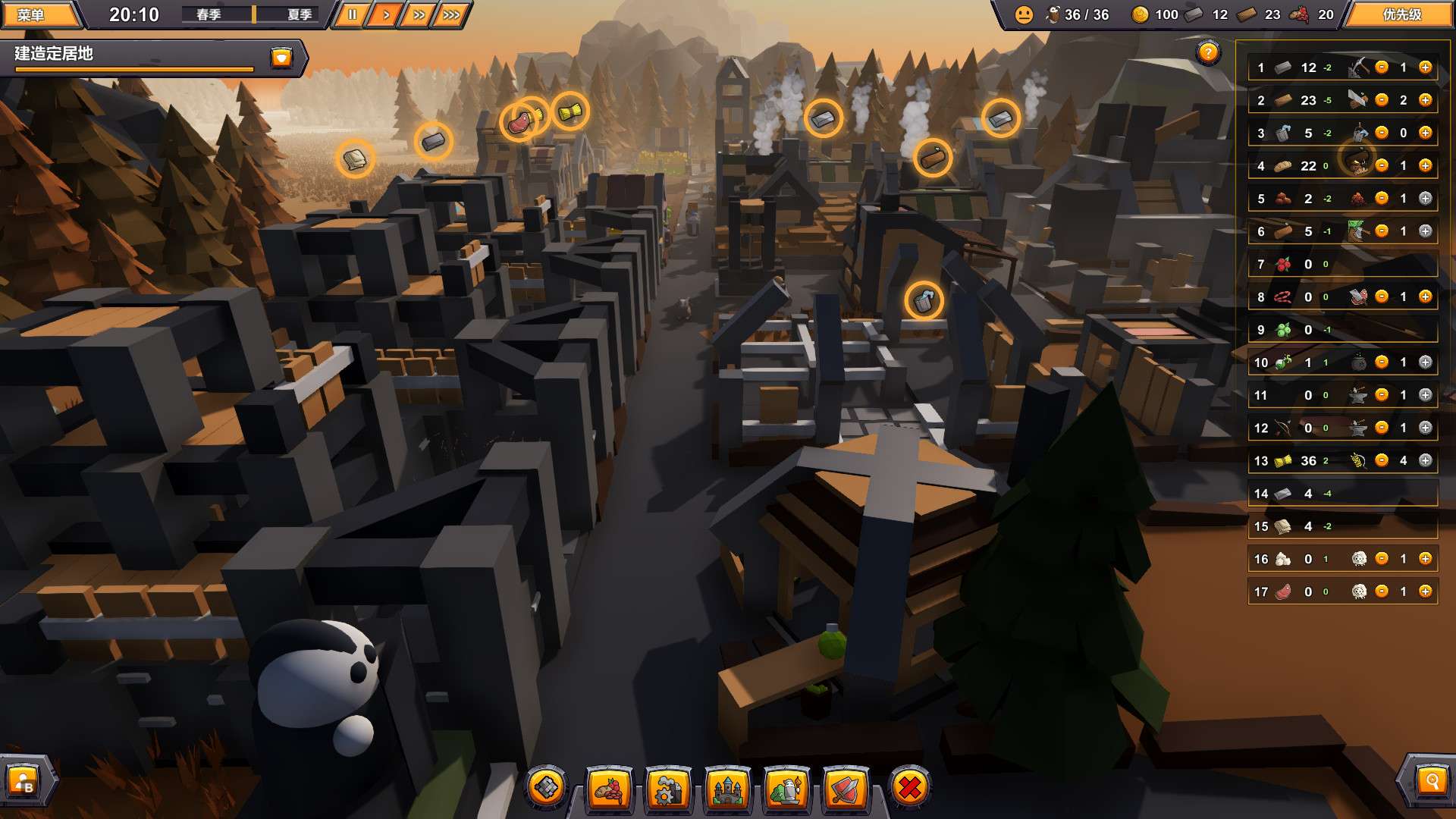Expand the 建造定居地 objective dropdown
1456x819 pixels.
[x=281, y=58]
